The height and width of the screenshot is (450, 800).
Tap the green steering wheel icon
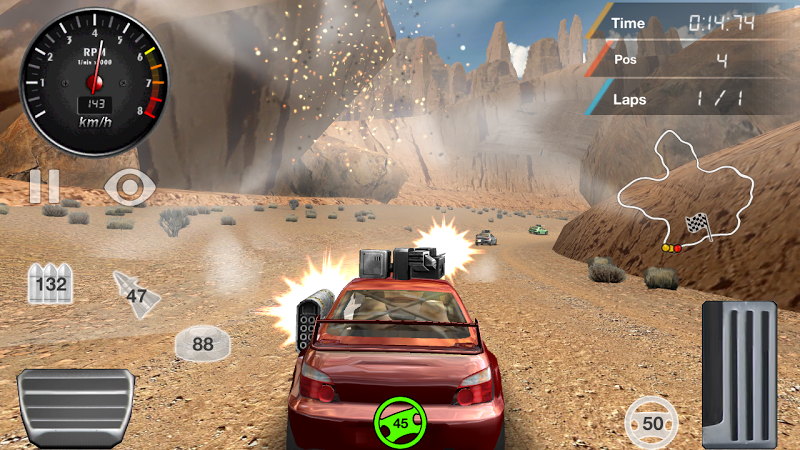[400, 422]
